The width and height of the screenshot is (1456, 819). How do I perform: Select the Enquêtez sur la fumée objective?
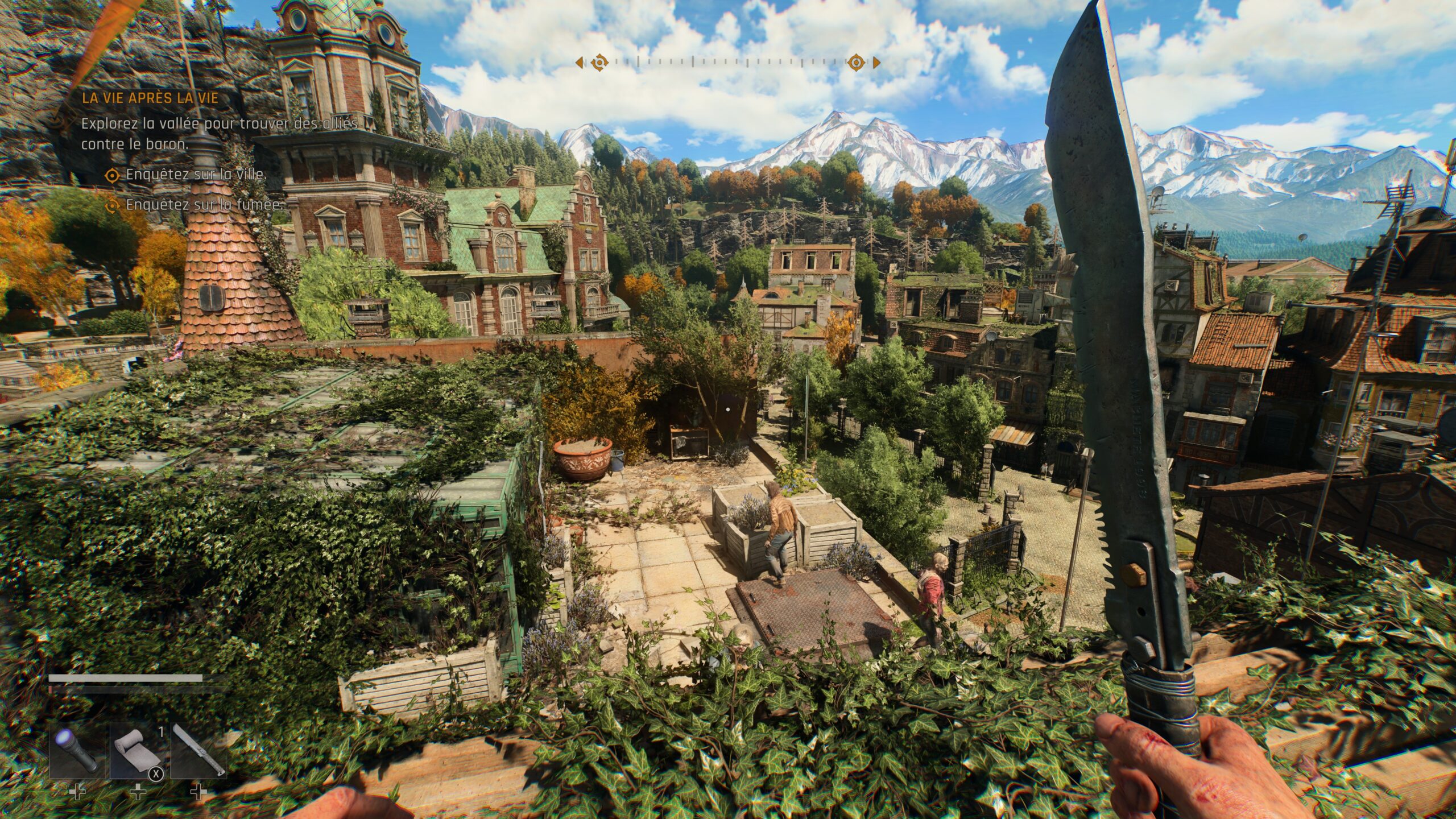(204, 205)
